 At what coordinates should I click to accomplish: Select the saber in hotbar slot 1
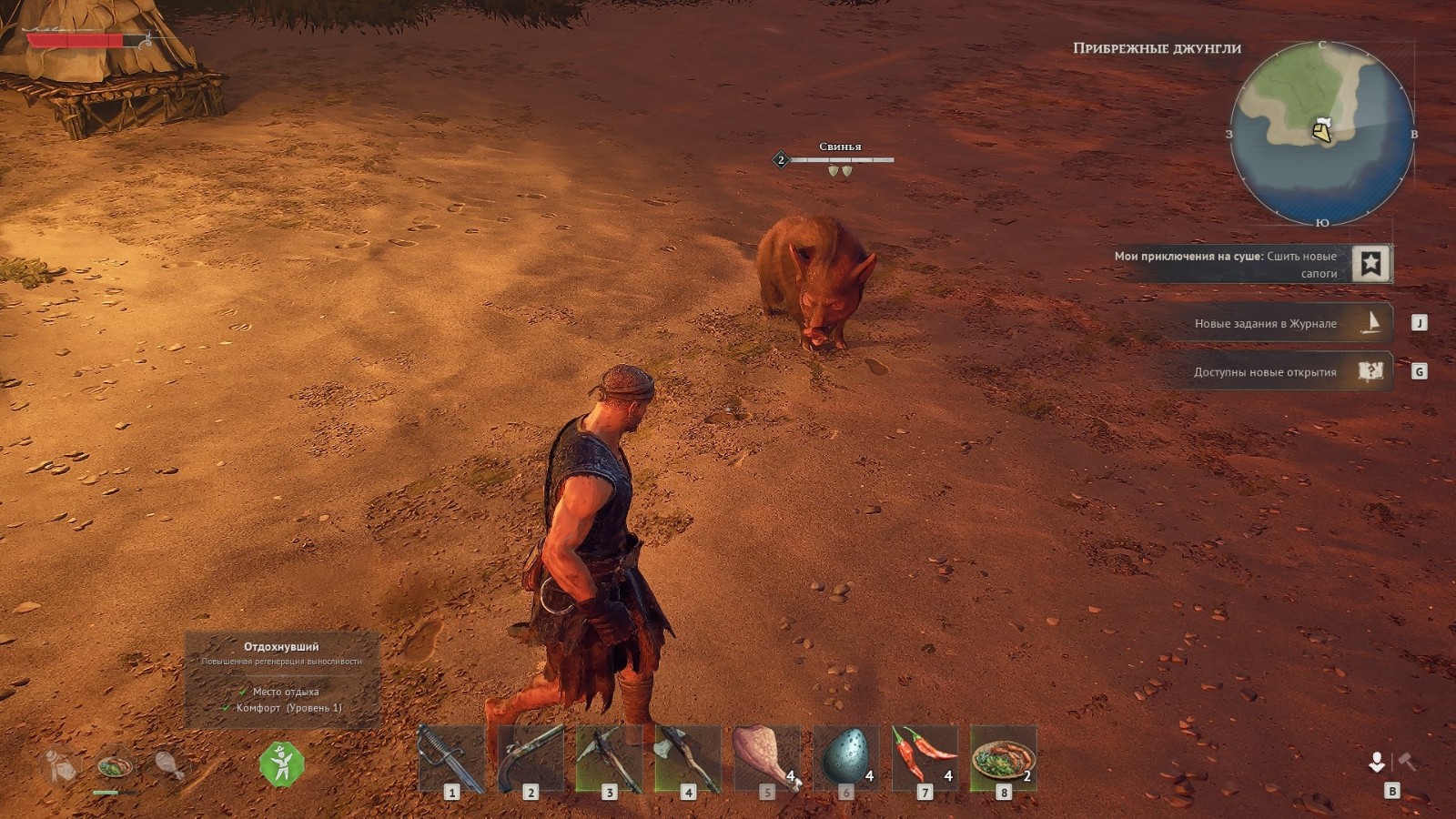[451, 758]
